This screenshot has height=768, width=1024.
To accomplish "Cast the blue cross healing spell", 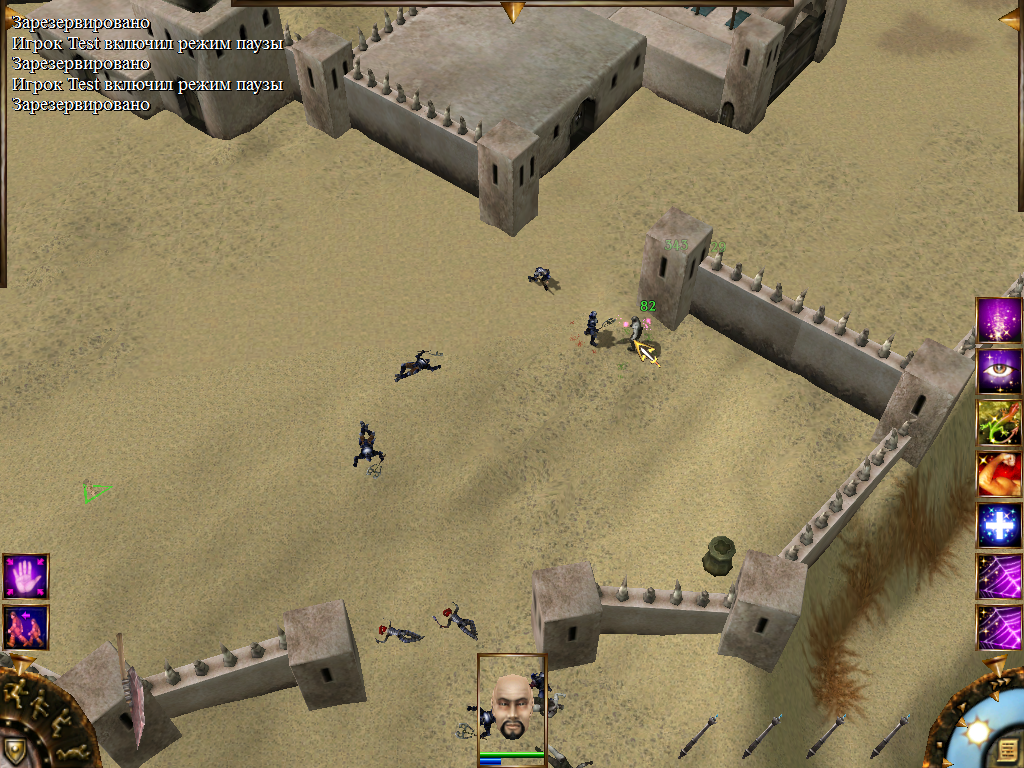I will (999, 525).
